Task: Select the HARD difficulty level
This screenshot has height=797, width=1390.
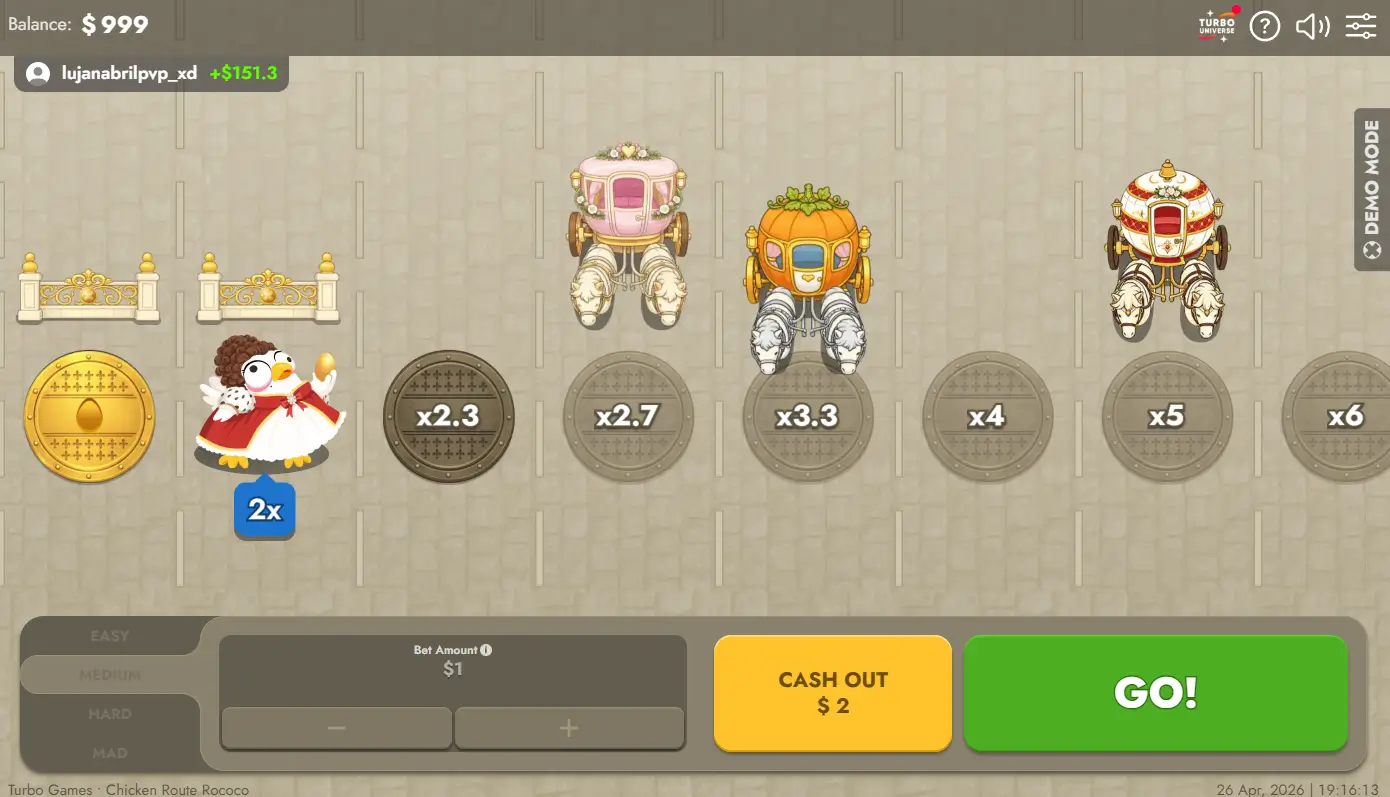Action: (x=110, y=713)
